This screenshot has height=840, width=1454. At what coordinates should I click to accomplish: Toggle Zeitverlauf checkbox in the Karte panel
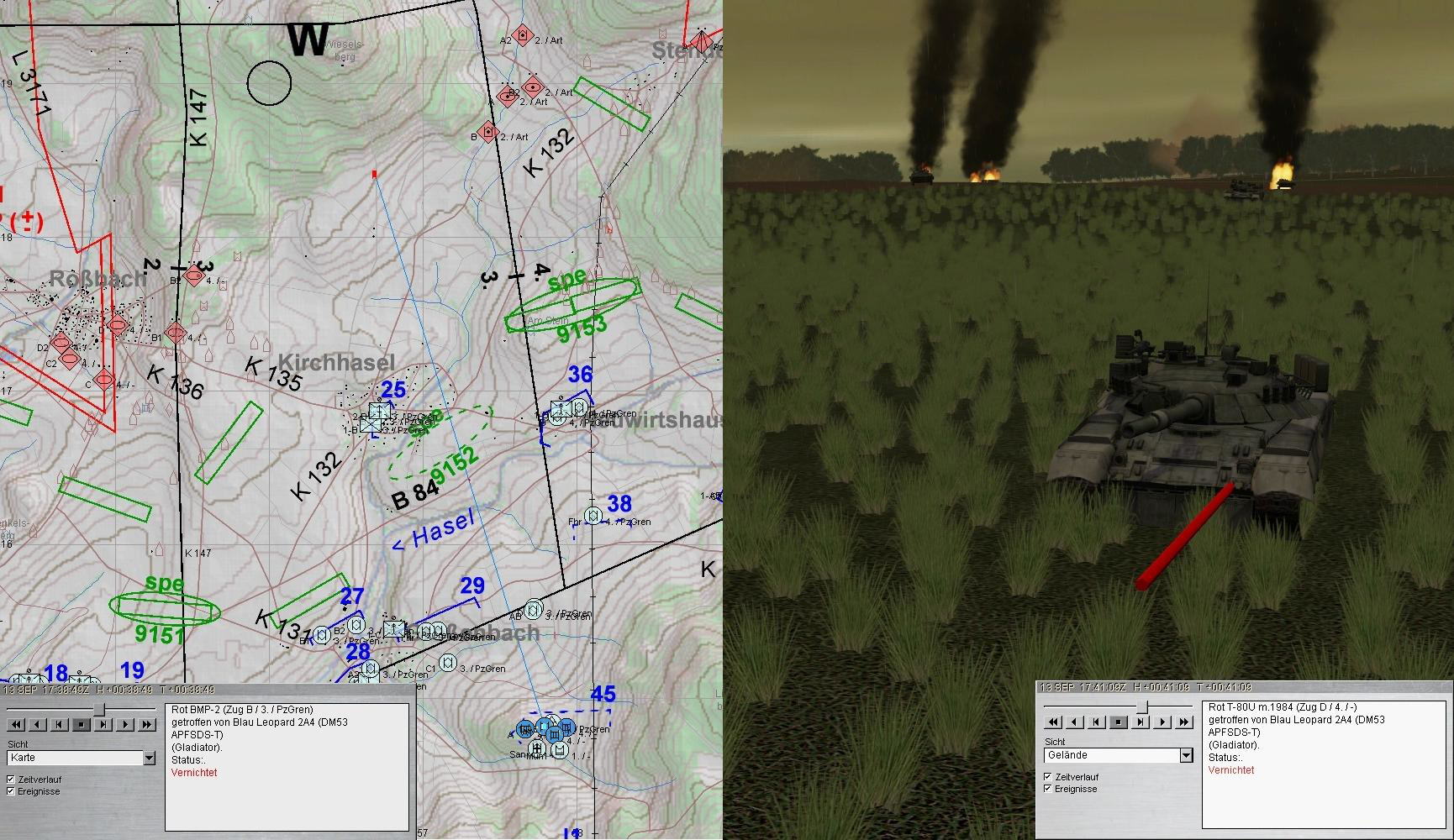click(11, 780)
